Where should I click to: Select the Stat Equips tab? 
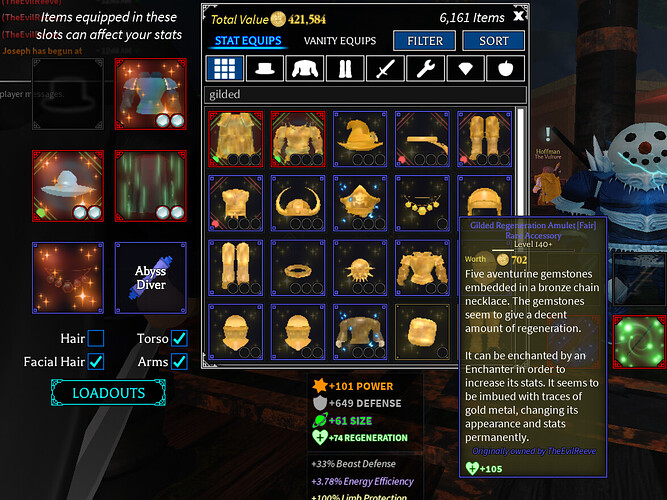[x=247, y=41]
